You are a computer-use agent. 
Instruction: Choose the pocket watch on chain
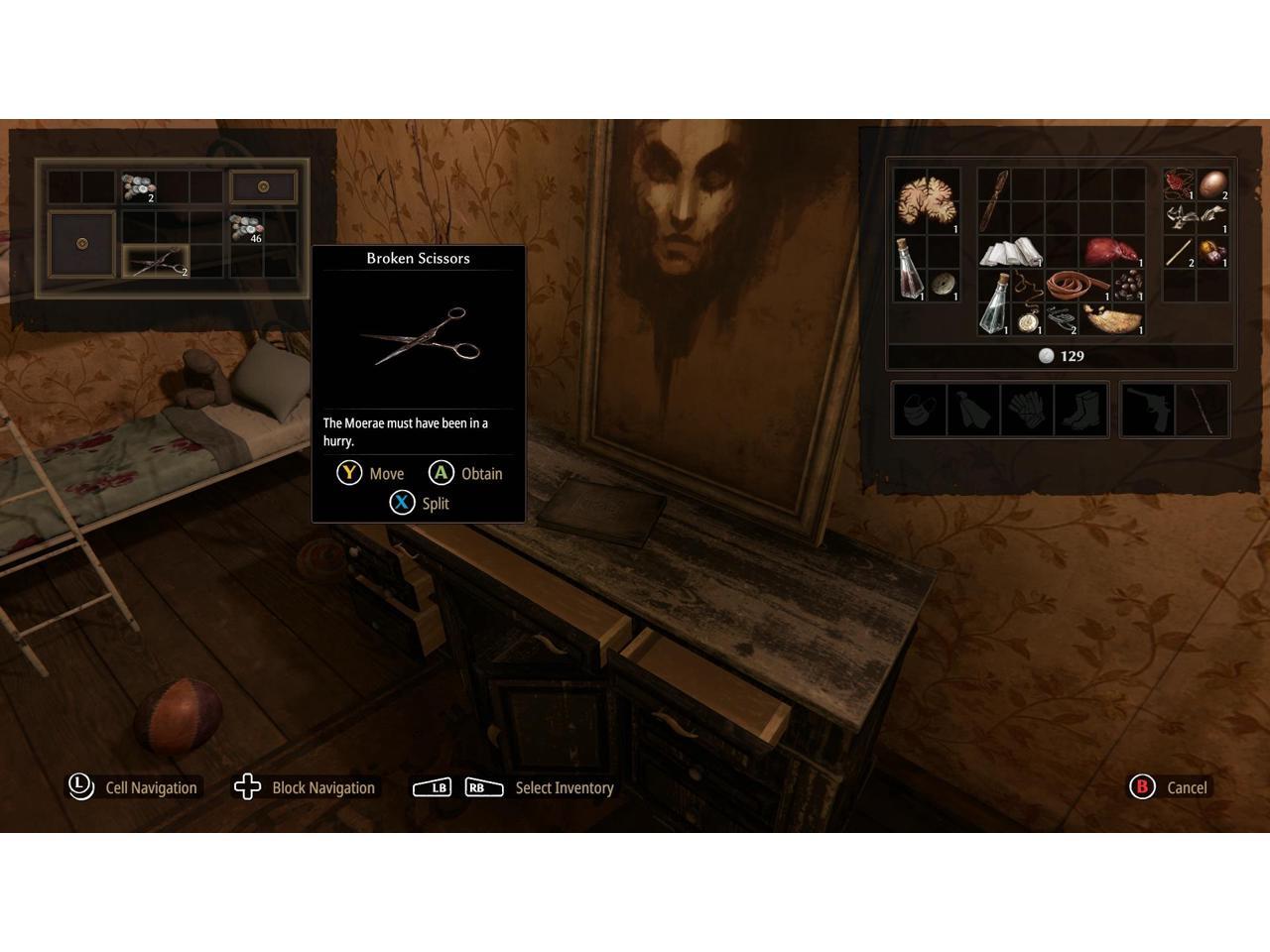pos(1028,319)
